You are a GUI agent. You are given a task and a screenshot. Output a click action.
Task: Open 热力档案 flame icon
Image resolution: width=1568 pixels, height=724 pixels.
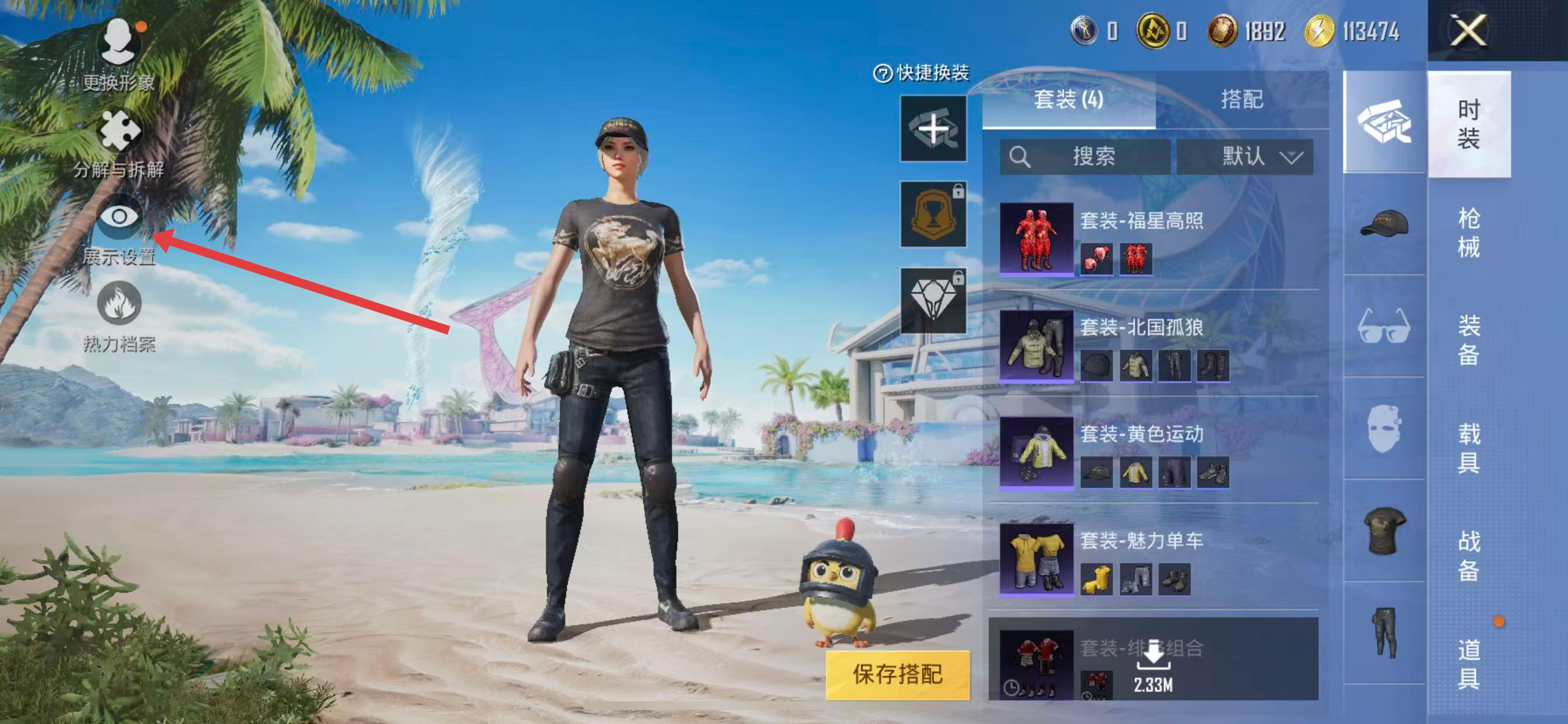pos(120,304)
